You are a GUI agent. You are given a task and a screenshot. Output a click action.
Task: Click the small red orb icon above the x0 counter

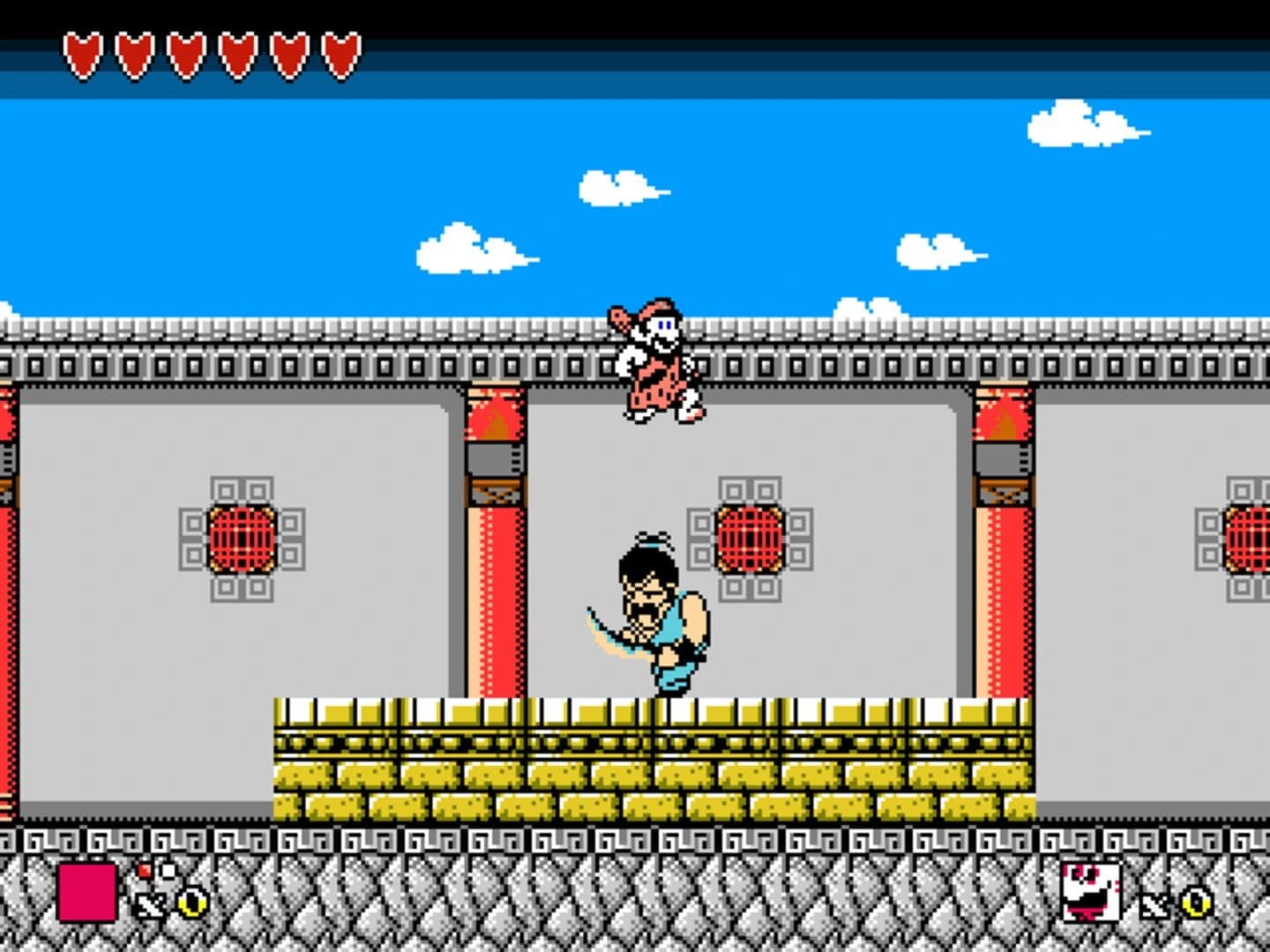click(145, 870)
